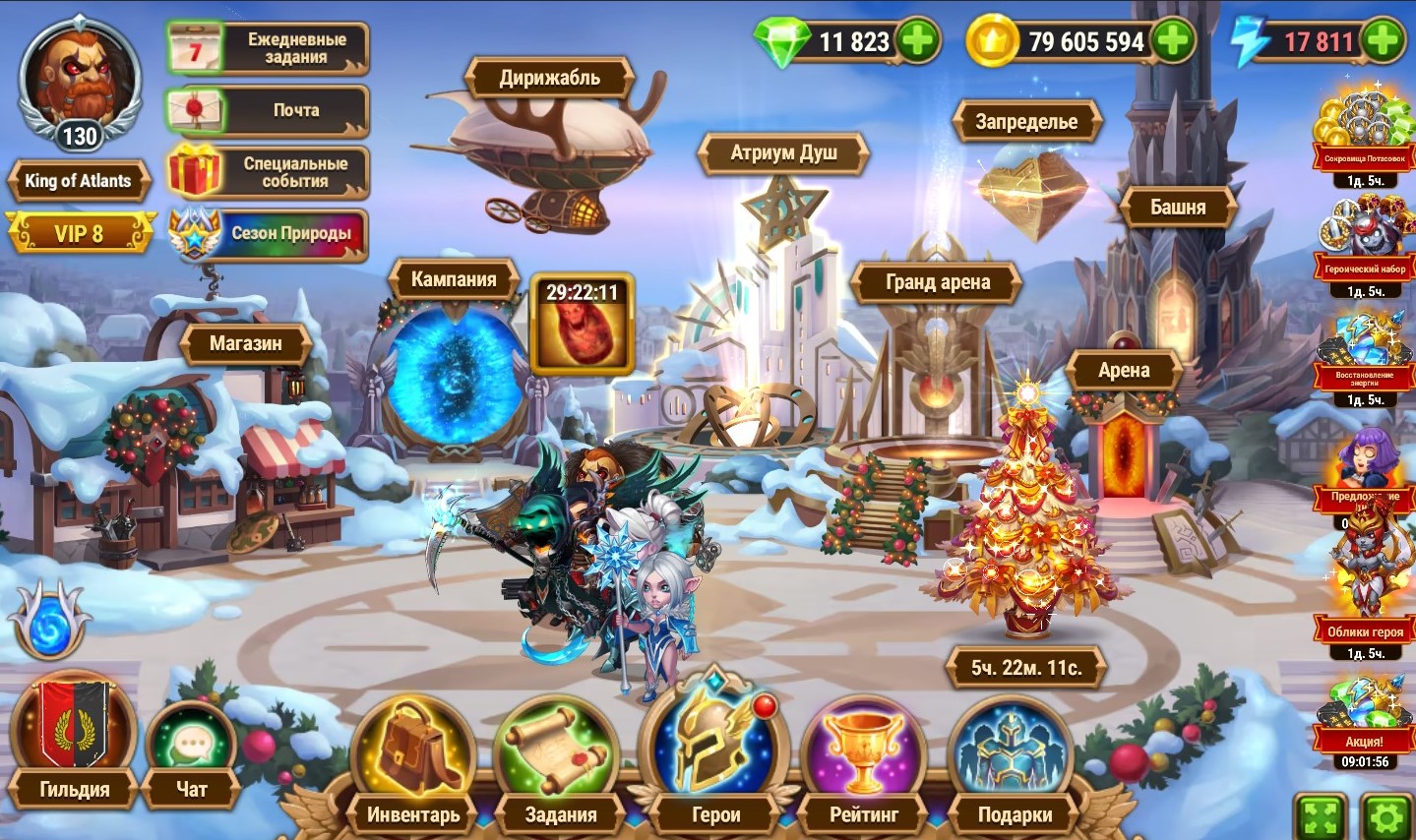Image resolution: width=1416 pixels, height=840 pixels.
Task: Buy more energy with plus button
Action: [1384, 41]
